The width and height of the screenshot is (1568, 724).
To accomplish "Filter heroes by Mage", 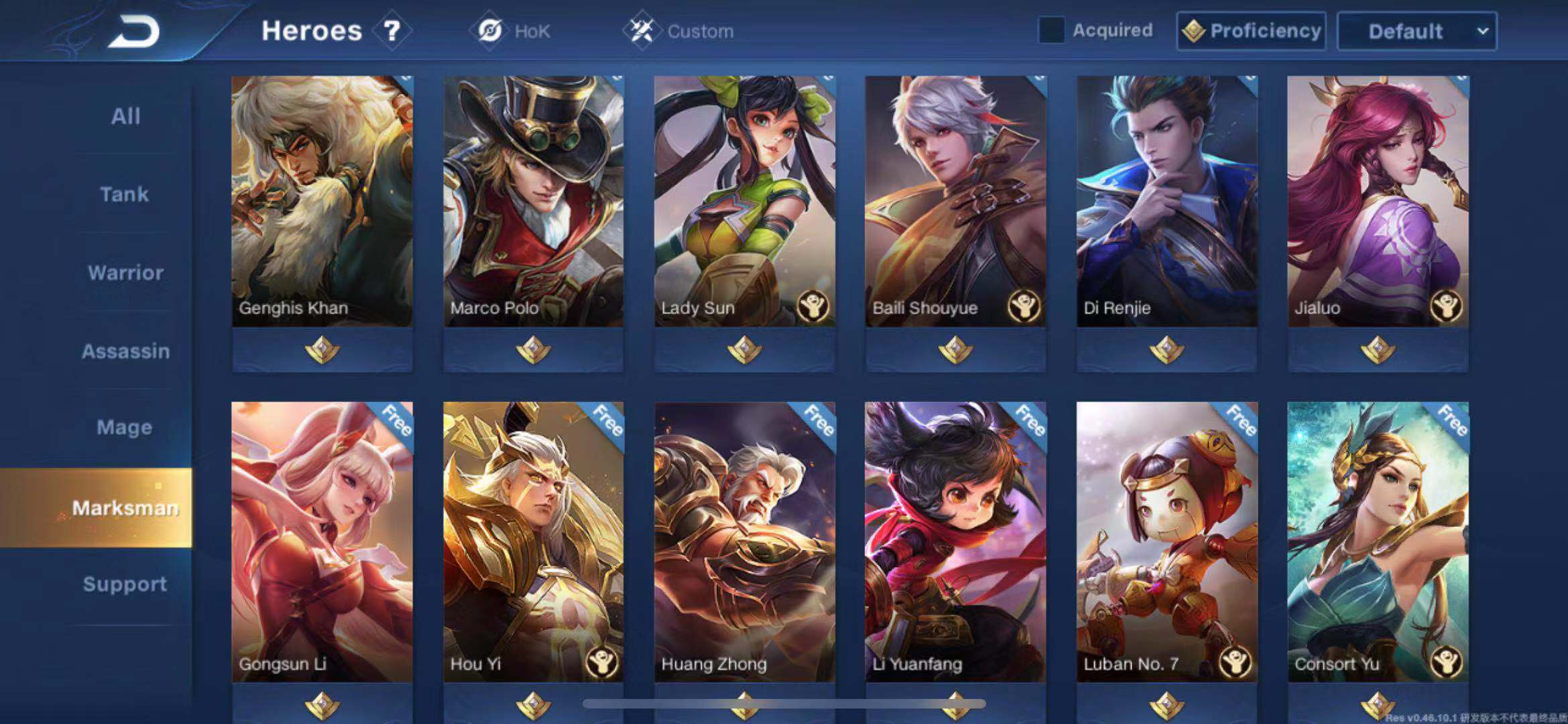I will (125, 427).
